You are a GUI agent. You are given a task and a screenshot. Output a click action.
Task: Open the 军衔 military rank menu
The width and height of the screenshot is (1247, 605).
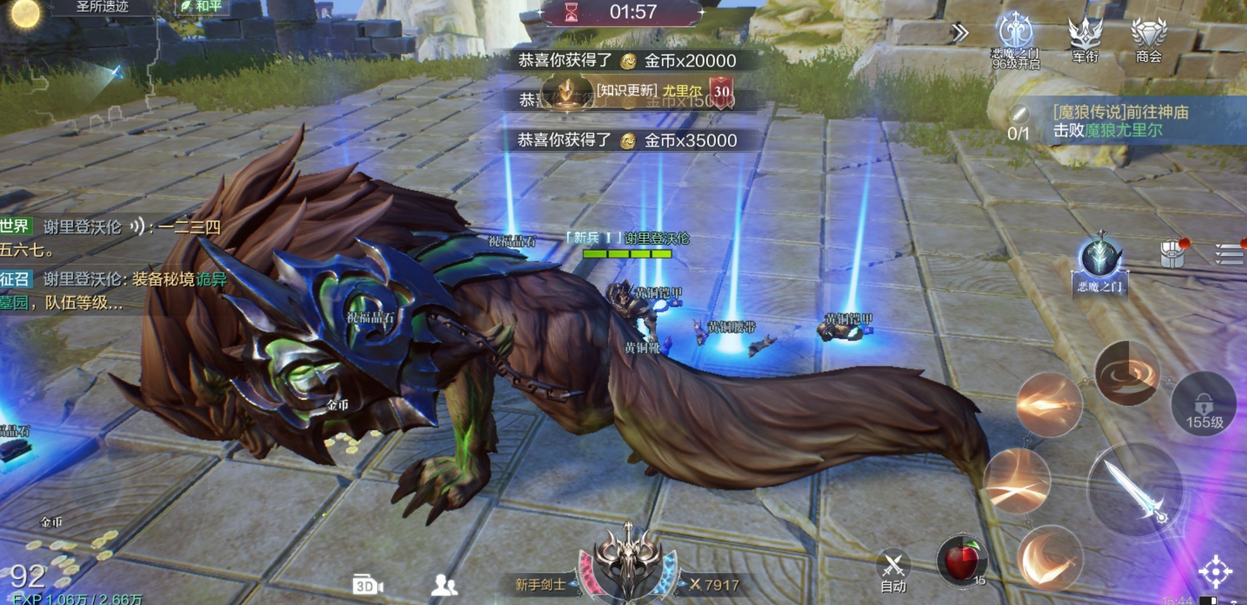(1085, 39)
